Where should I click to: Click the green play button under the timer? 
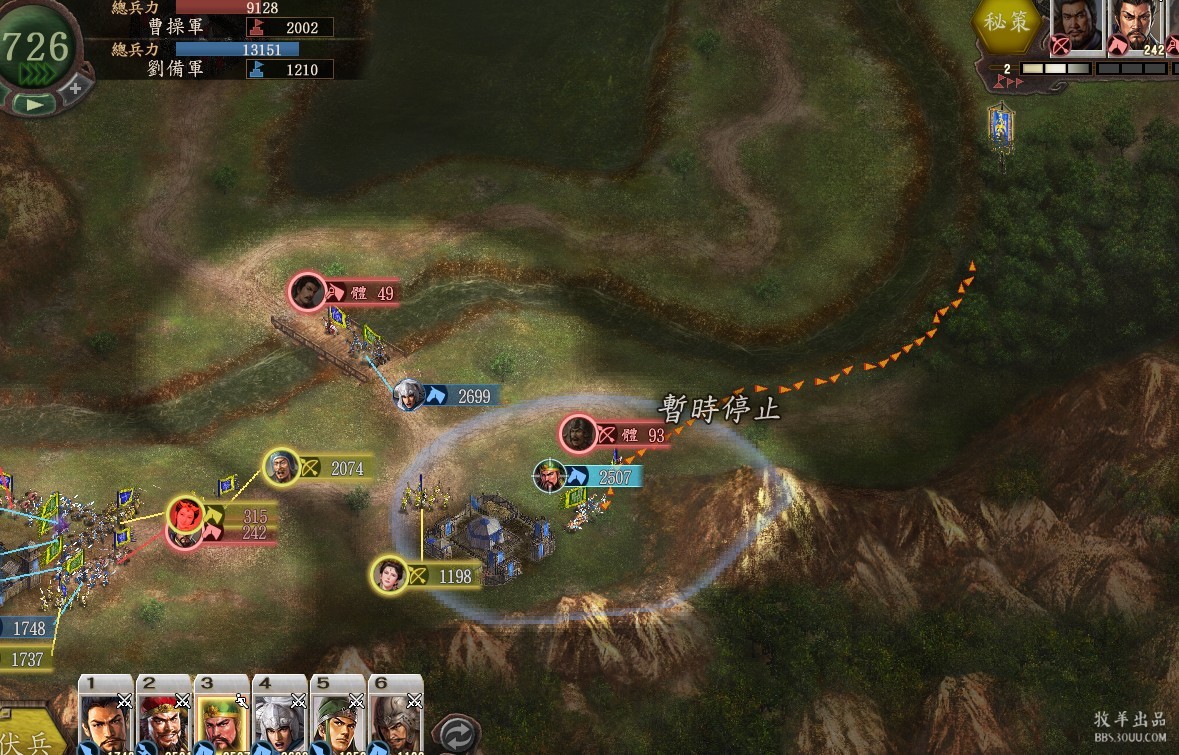coord(34,103)
